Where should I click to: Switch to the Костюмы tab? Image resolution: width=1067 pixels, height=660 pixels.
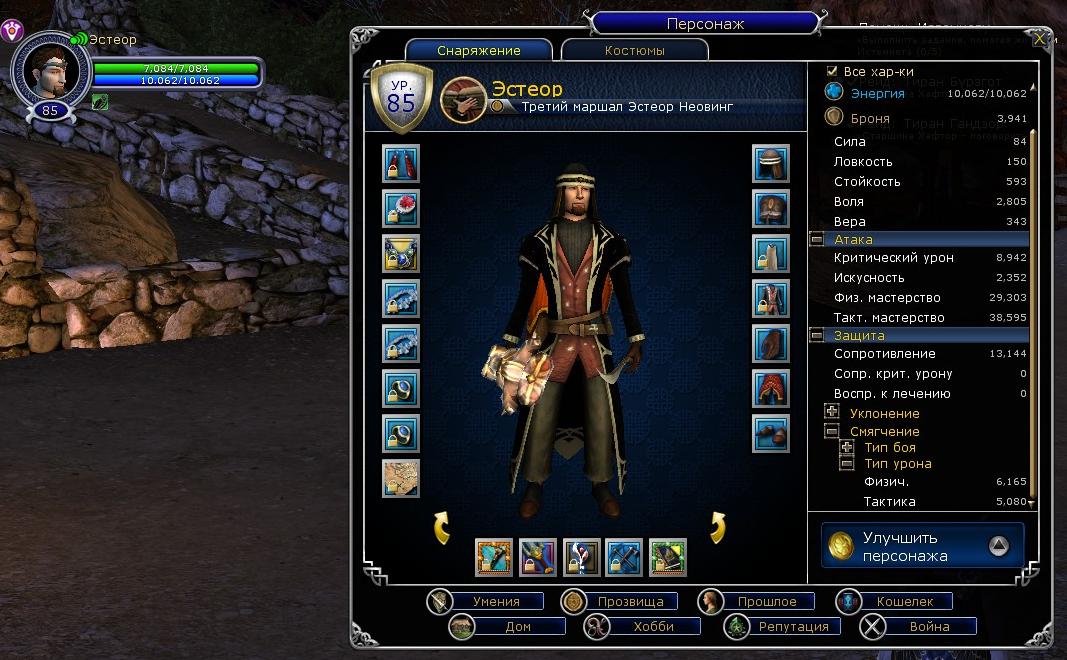pos(634,50)
